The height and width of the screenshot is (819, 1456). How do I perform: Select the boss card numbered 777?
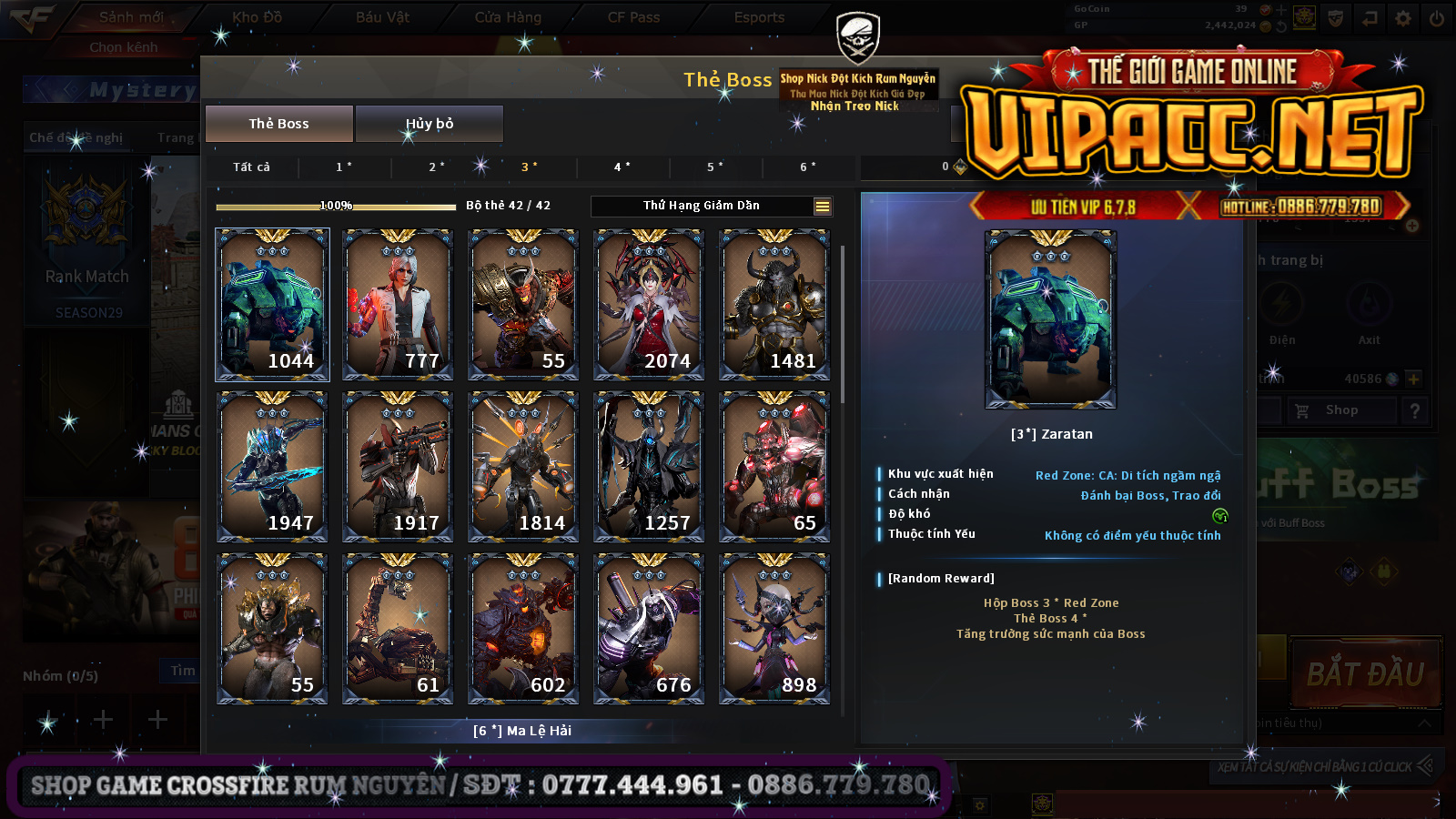(398, 304)
